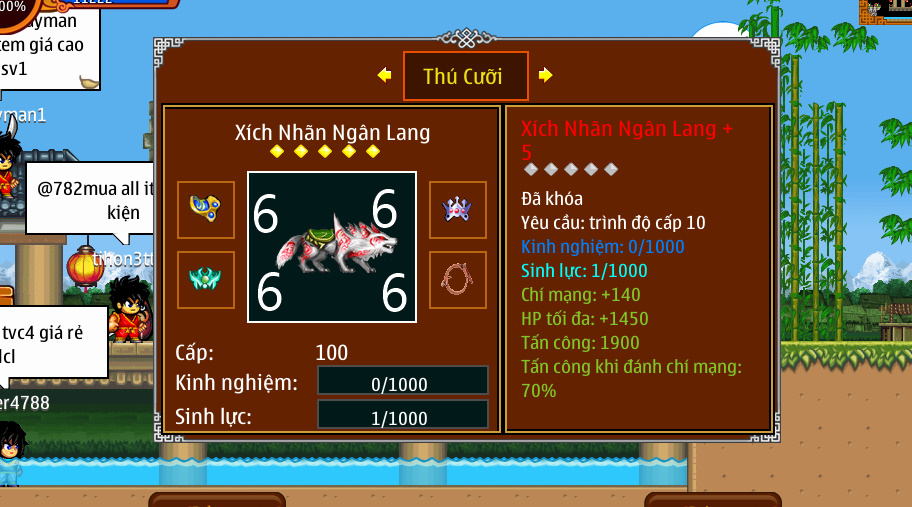912x507 pixels.
Task: Select the teal winged armor equipment slot
Action: coord(206,279)
